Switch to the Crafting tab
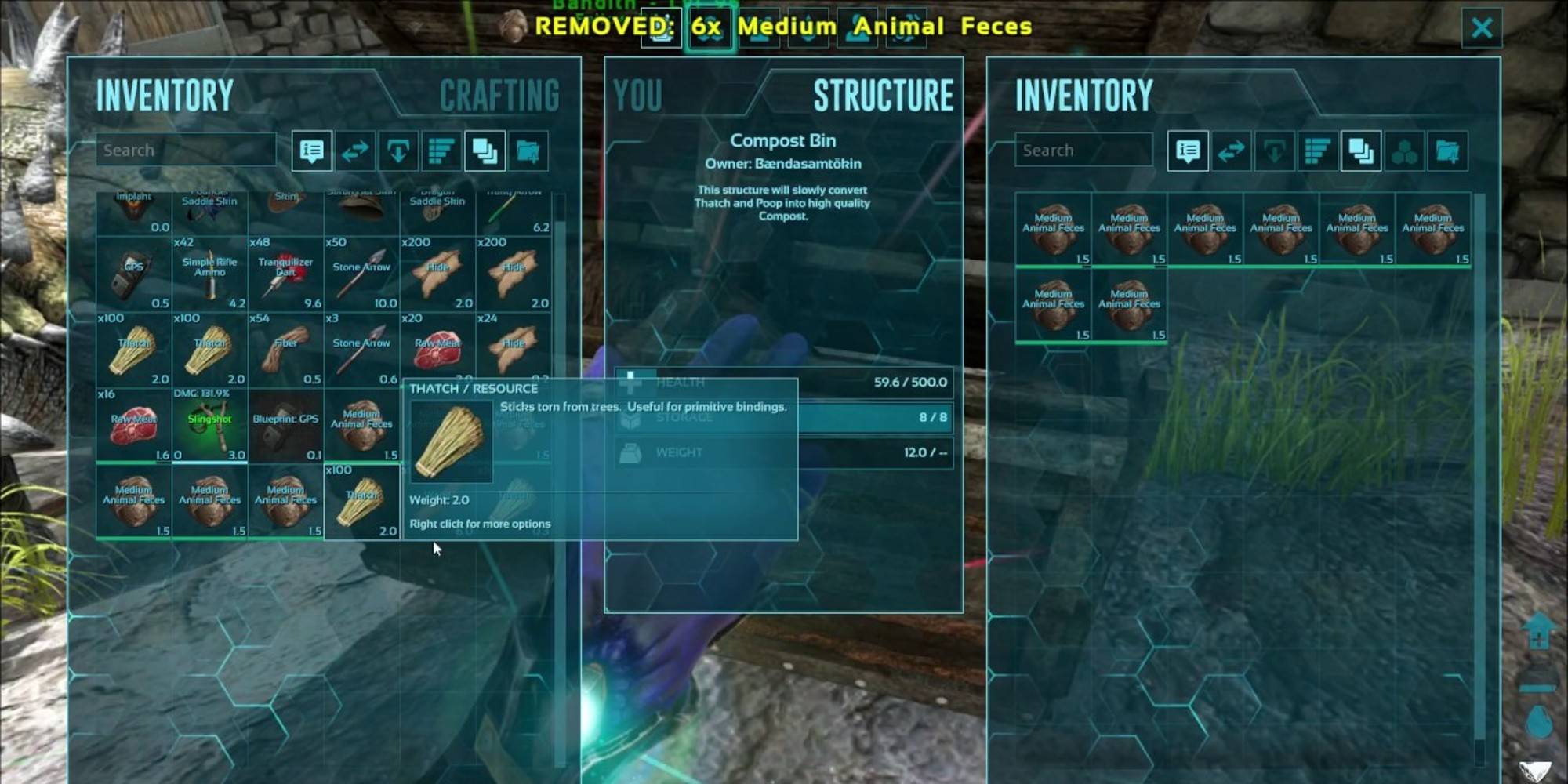This screenshot has width=1568, height=784. coord(499,96)
